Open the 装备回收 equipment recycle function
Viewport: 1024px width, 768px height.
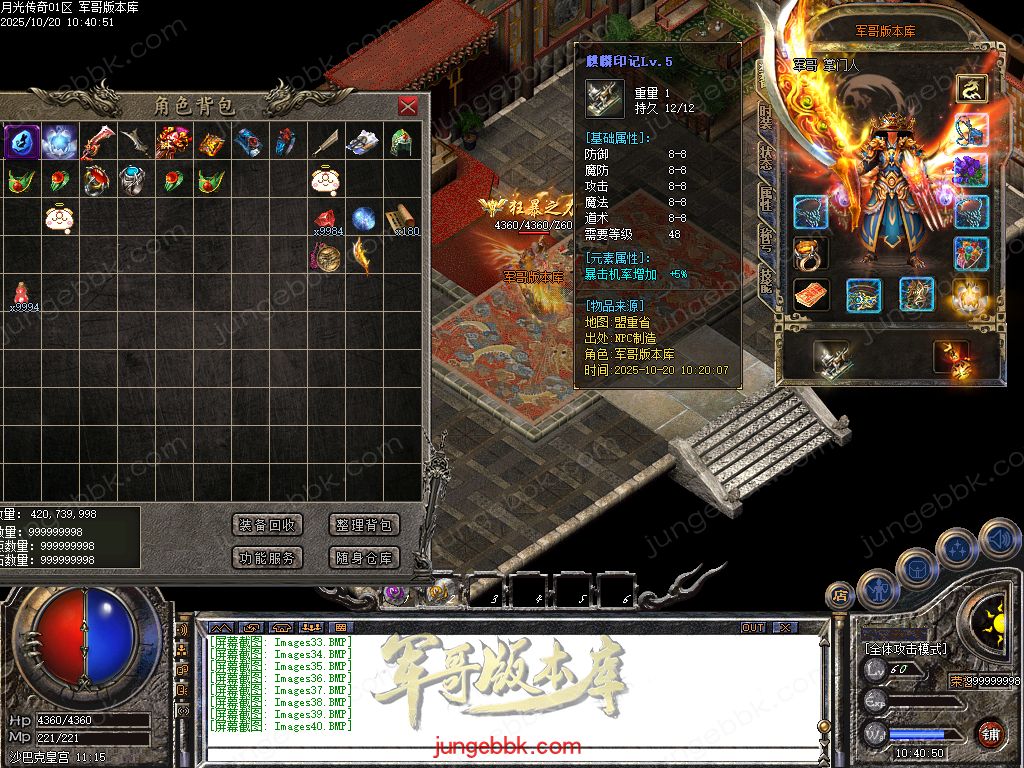tap(267, 525)
